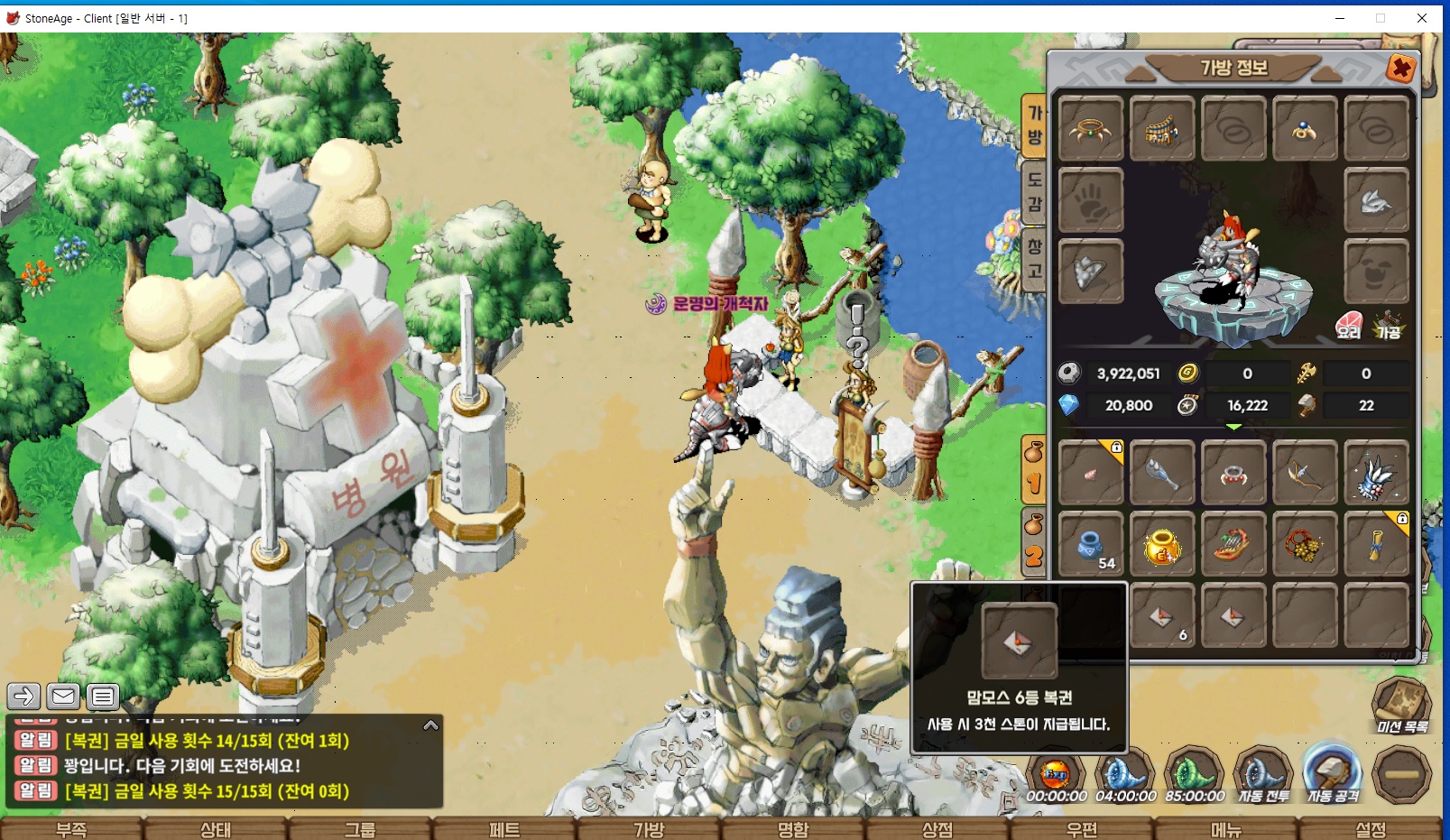
Task: Select the stone club weapon slot
Action: point(1162,473)
